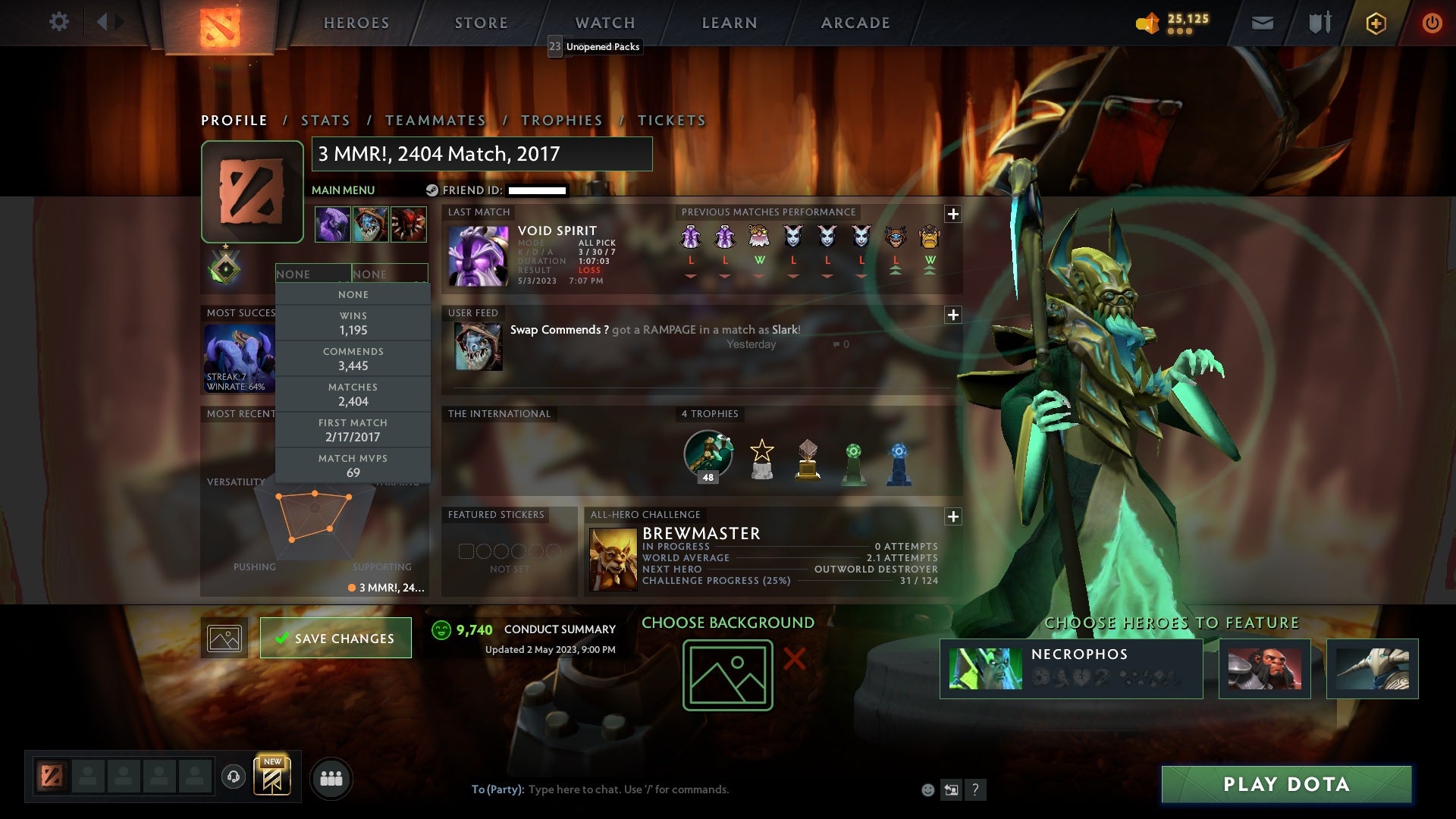Expand the All-Hero Challenge panel

click(x=954, y=516)
